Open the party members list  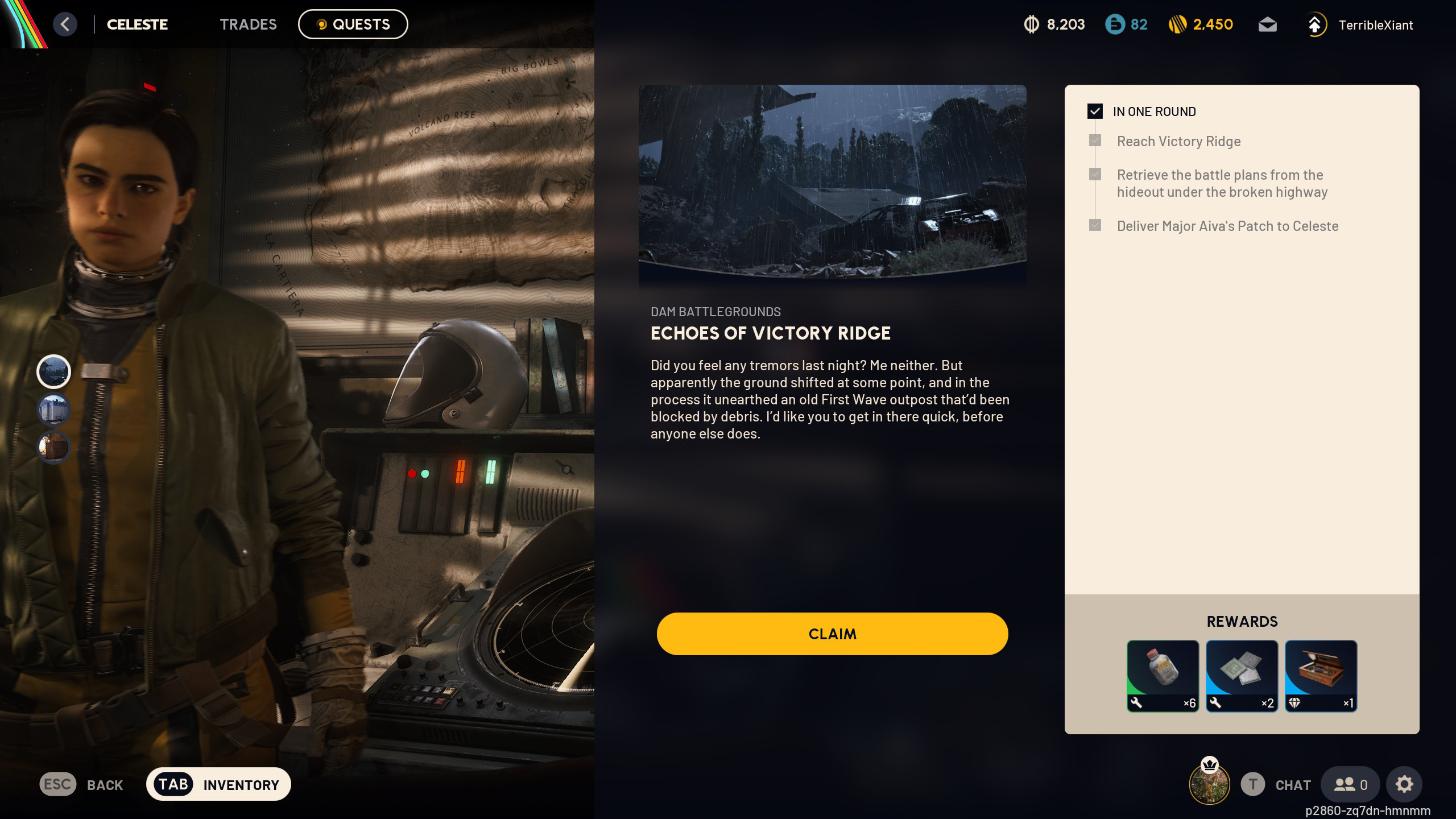tap(1350, 784)
